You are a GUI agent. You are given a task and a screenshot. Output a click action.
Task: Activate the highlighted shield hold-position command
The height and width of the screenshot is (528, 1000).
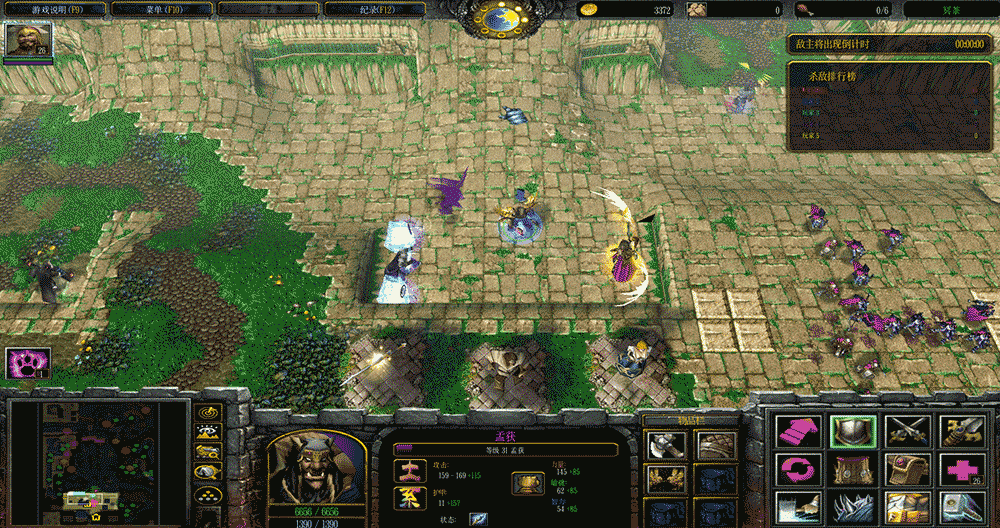click(x=853, y=431)
